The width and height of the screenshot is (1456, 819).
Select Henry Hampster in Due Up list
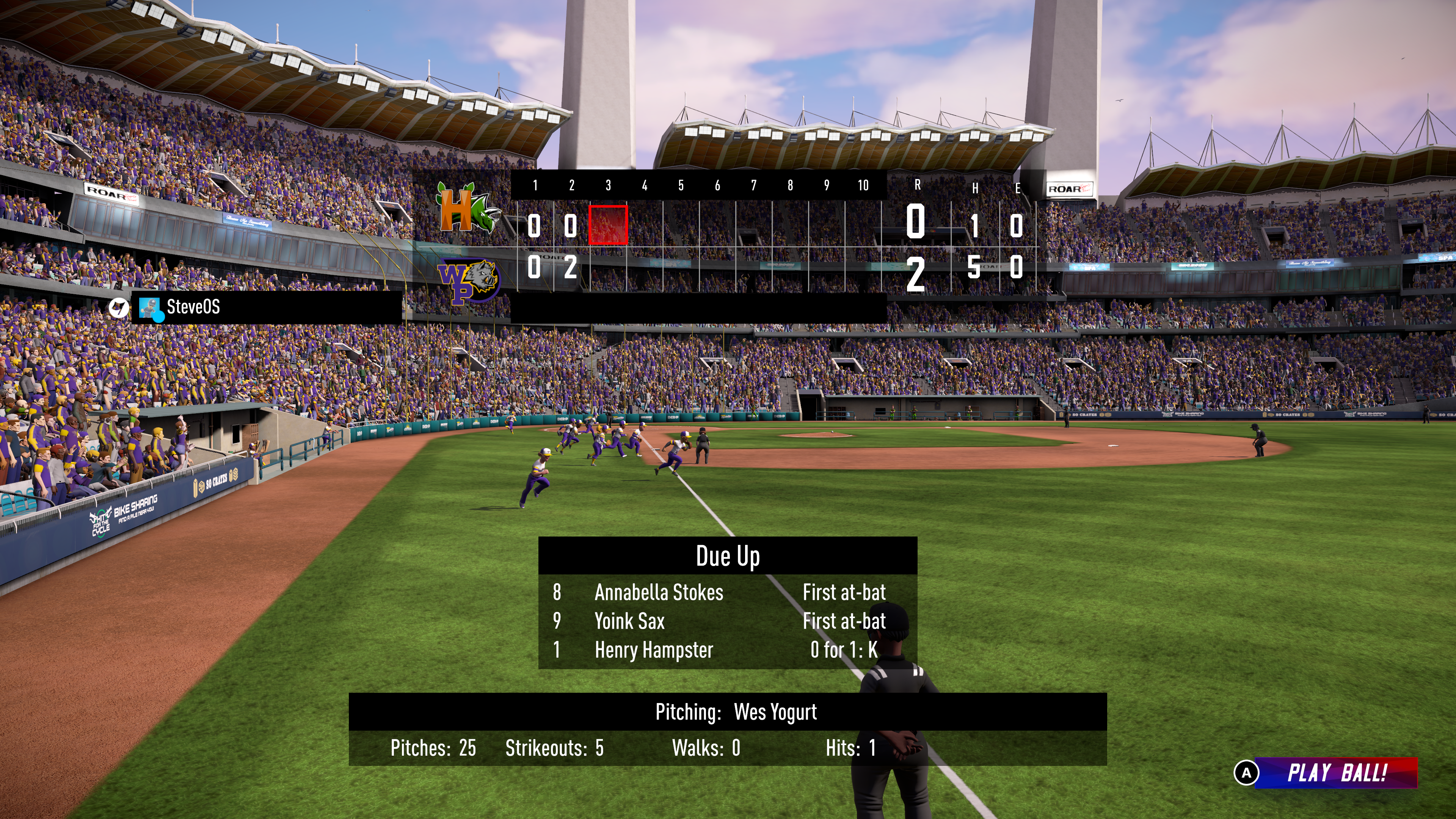pos(653,650)
